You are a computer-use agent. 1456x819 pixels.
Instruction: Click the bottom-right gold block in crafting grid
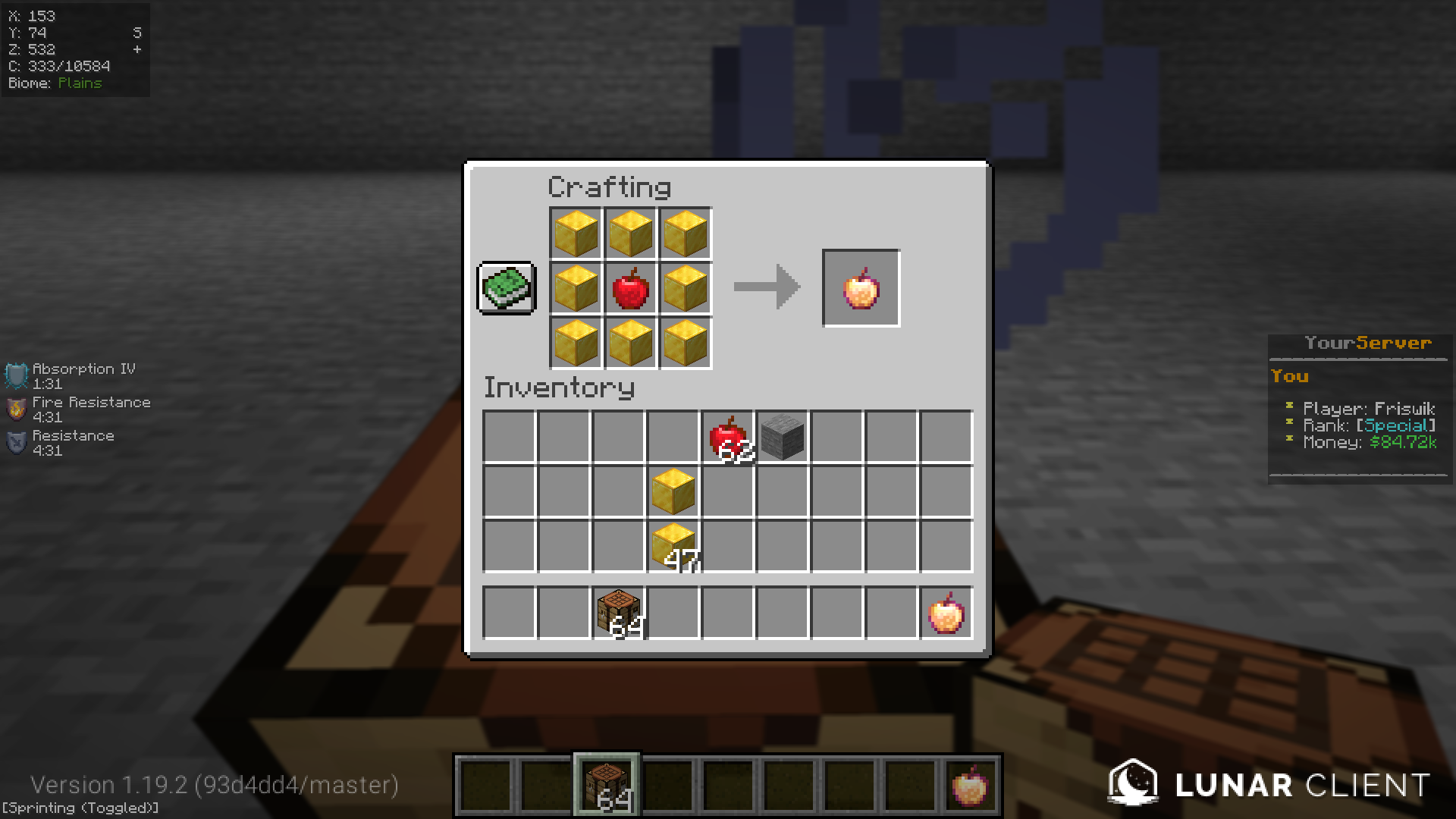685,344
